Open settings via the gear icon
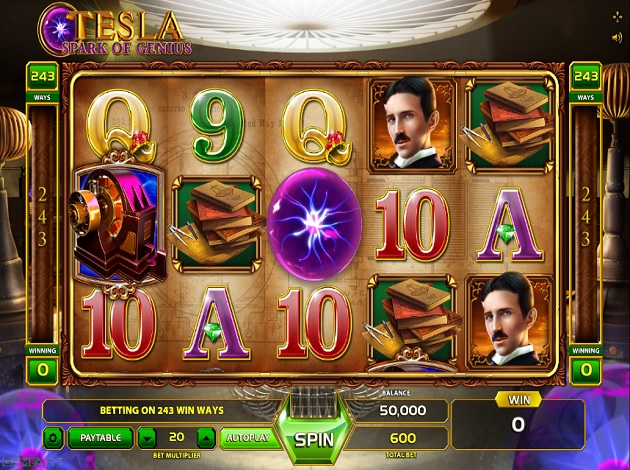The width and height of the screenshot is (630, 470). tap(52, 437)
